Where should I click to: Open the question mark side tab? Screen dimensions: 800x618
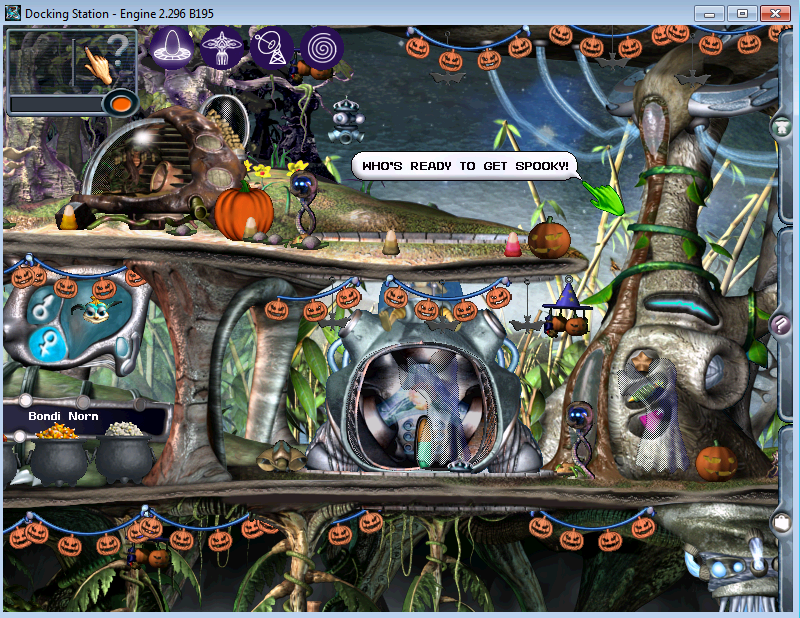(x=783, y=324)
